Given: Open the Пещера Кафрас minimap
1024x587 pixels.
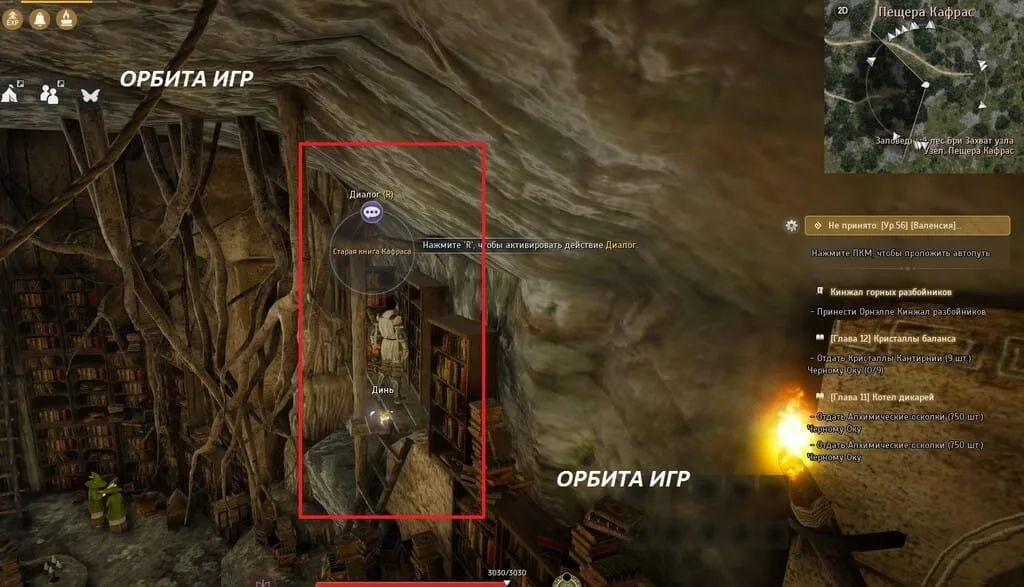Looking at the screenshot, I should [x=922, y=90].
